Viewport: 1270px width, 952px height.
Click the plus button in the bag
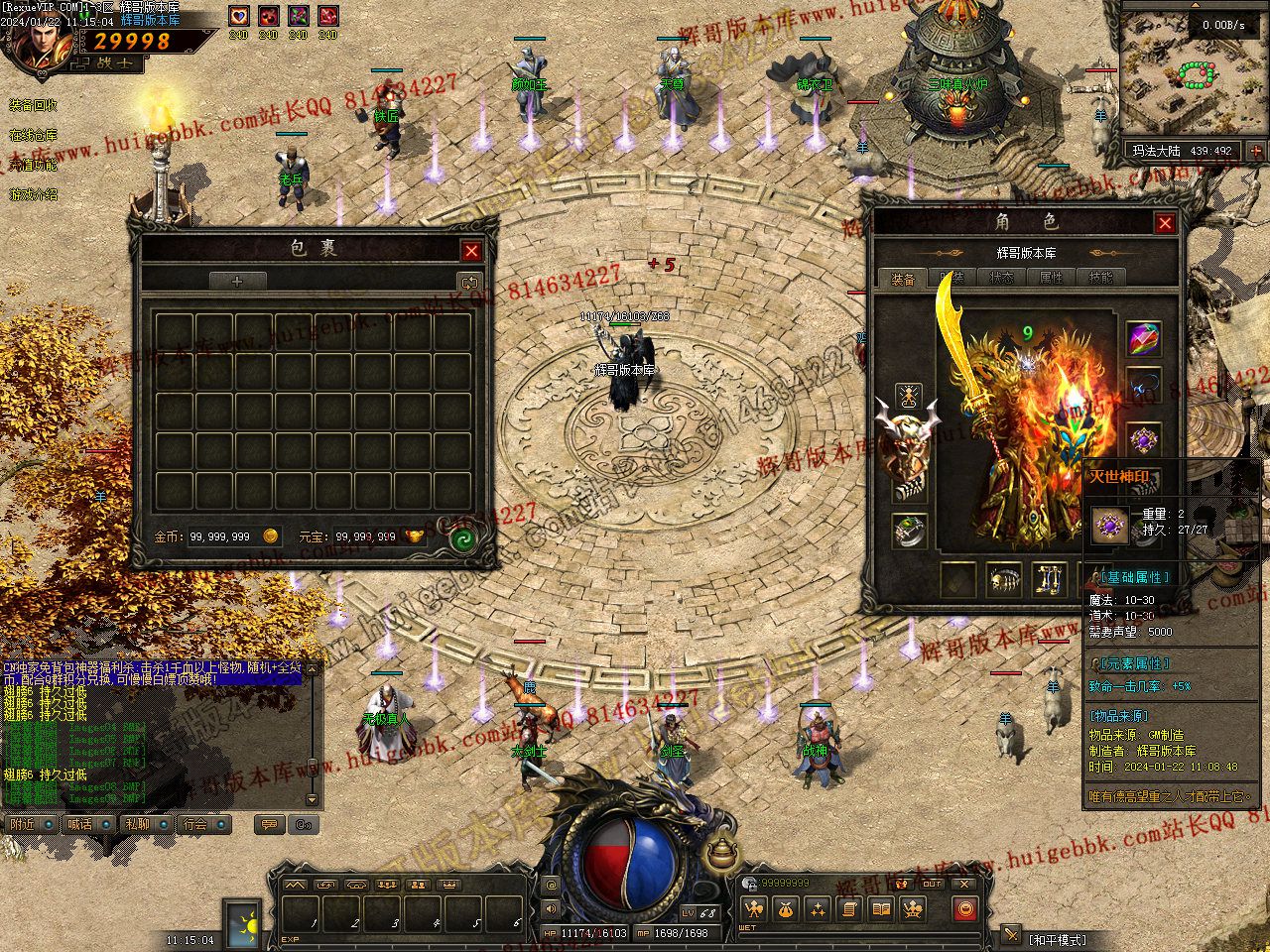pyautogui.click(x=237, y=282)
